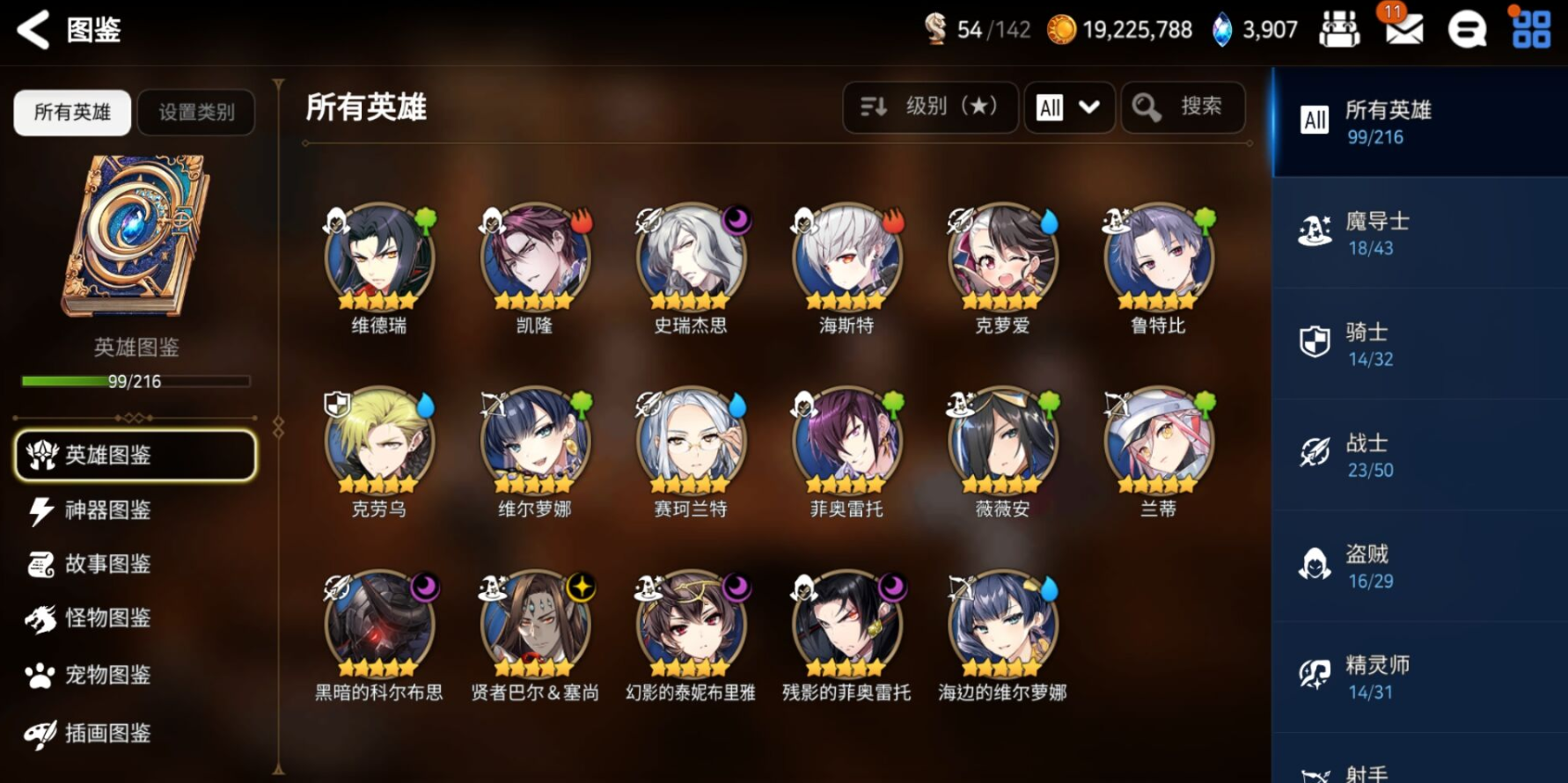Open the mail icon with 11 notifications
This screenshot has width=1568, height=783.
pos(1403,28)
